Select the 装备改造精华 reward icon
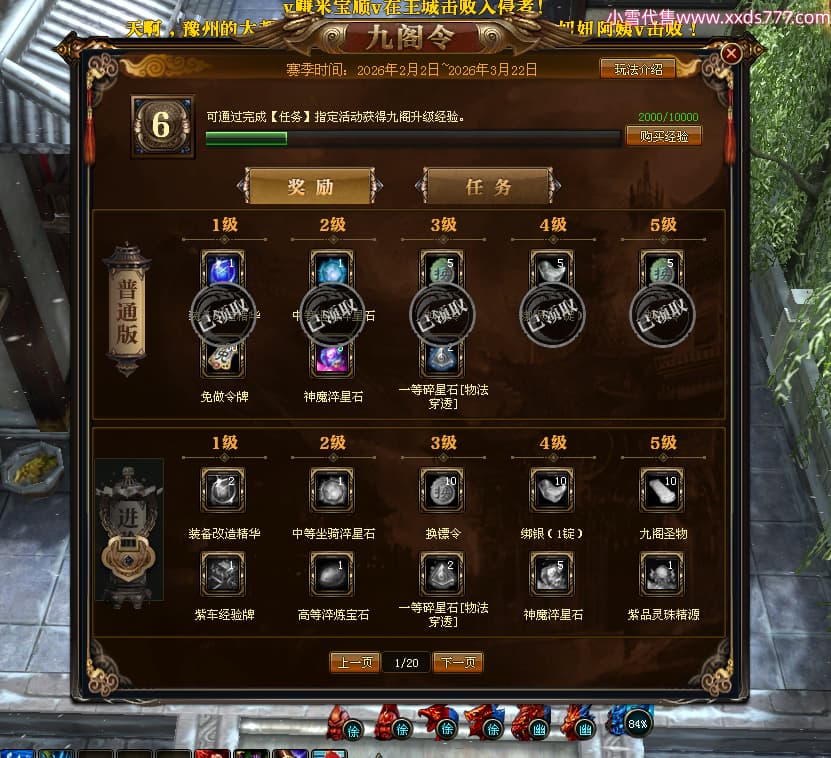The image size is (831, 758). pos(223,489)
